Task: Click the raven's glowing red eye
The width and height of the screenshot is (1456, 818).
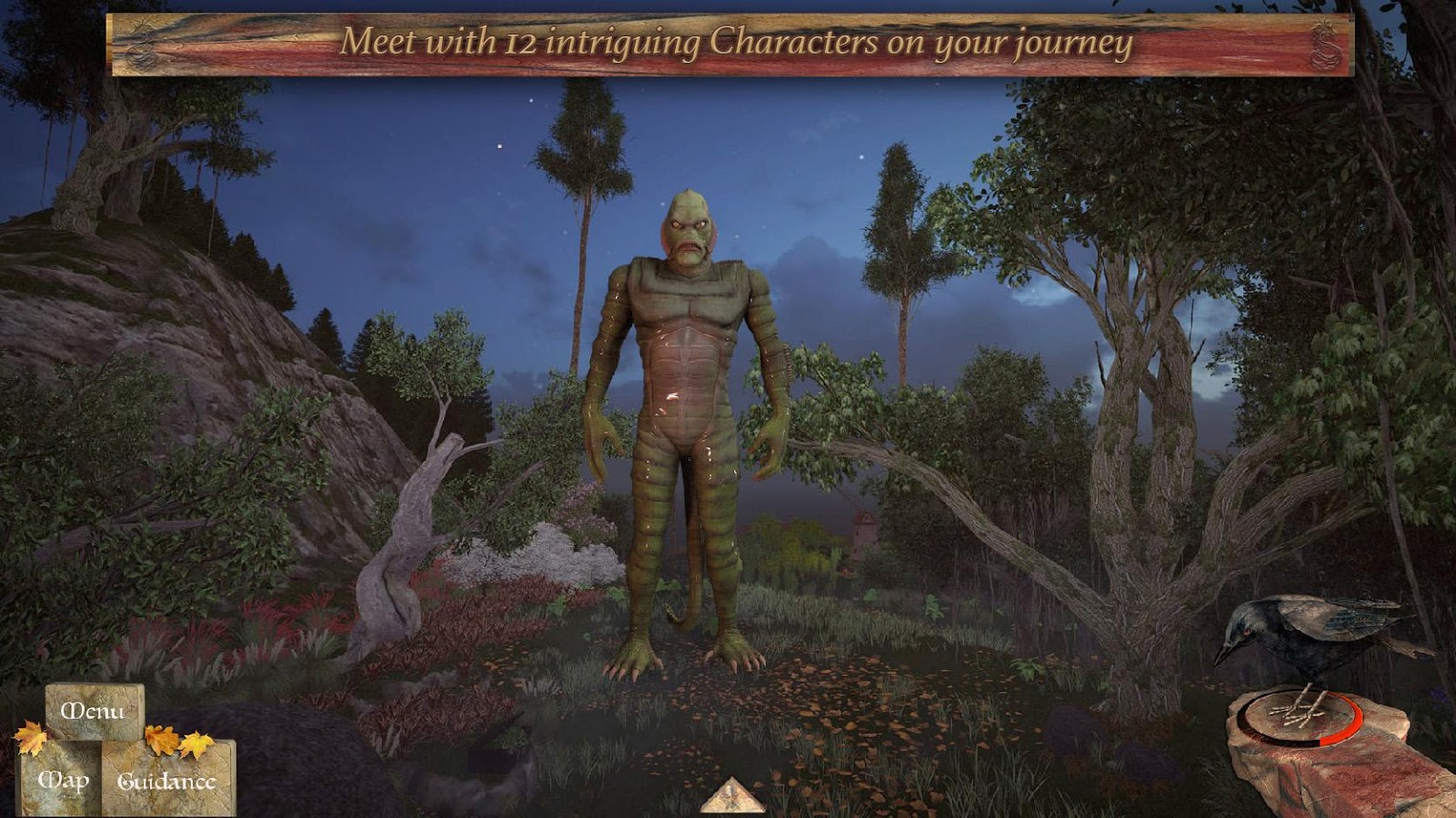Action: (x=1248, y=630)
